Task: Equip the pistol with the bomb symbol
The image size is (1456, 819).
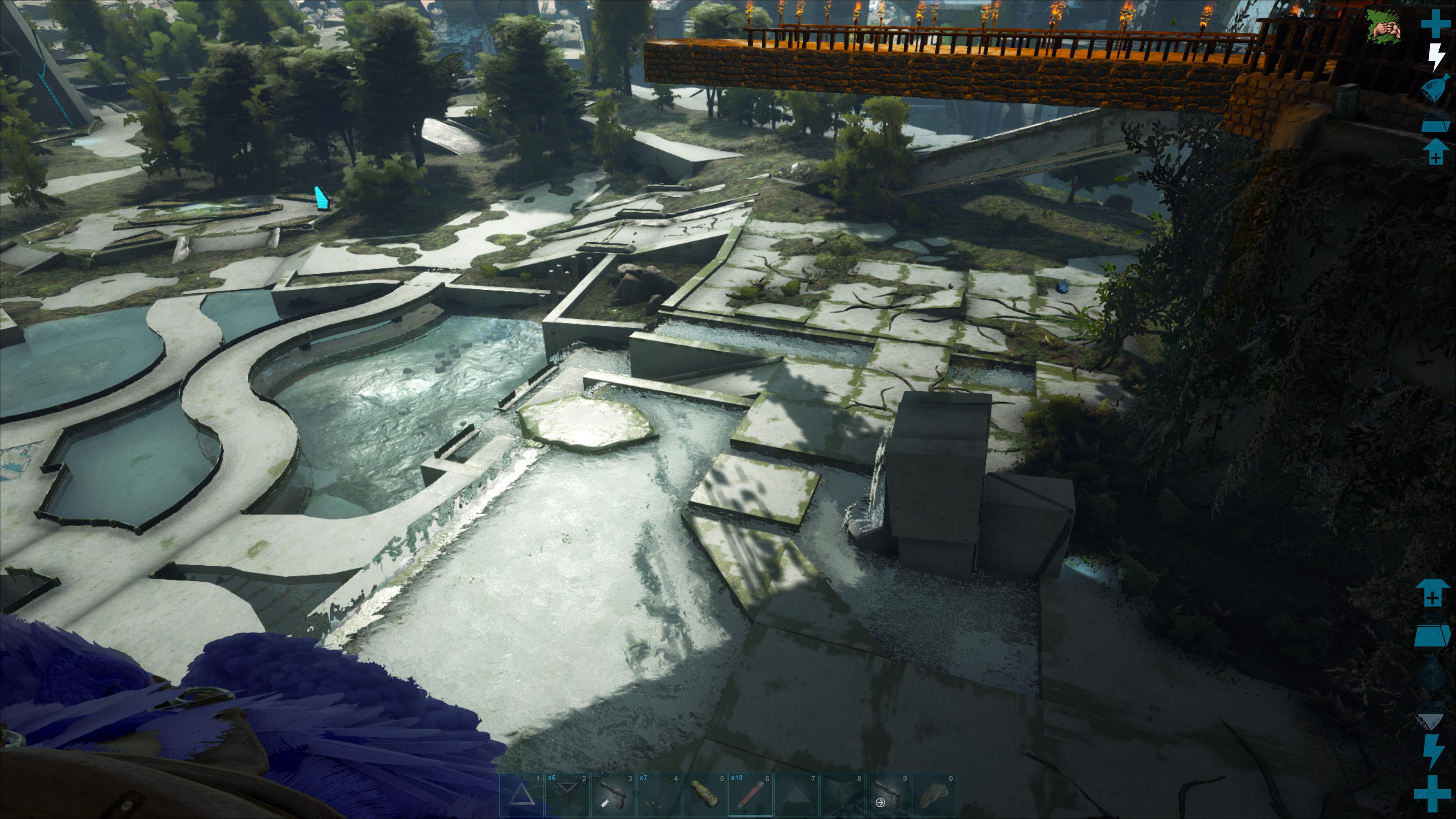Action: click(x=613, y=795)
